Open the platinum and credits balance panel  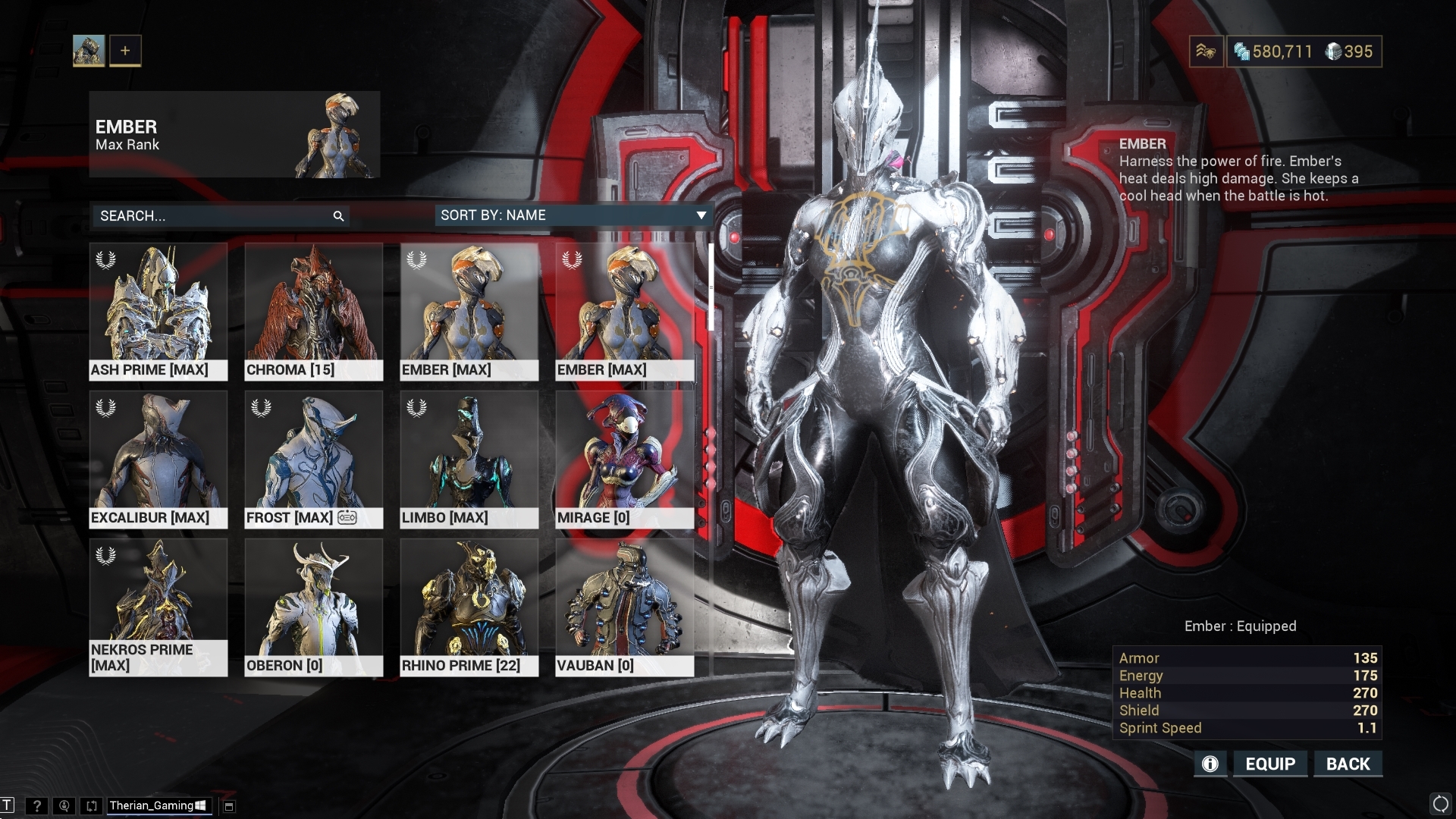pos(1304,52)
